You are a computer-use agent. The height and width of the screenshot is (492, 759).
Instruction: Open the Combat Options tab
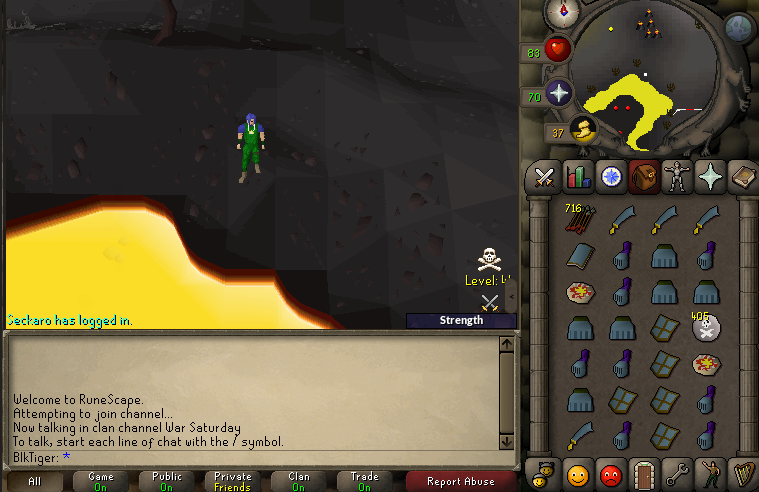tap(545, 177)
